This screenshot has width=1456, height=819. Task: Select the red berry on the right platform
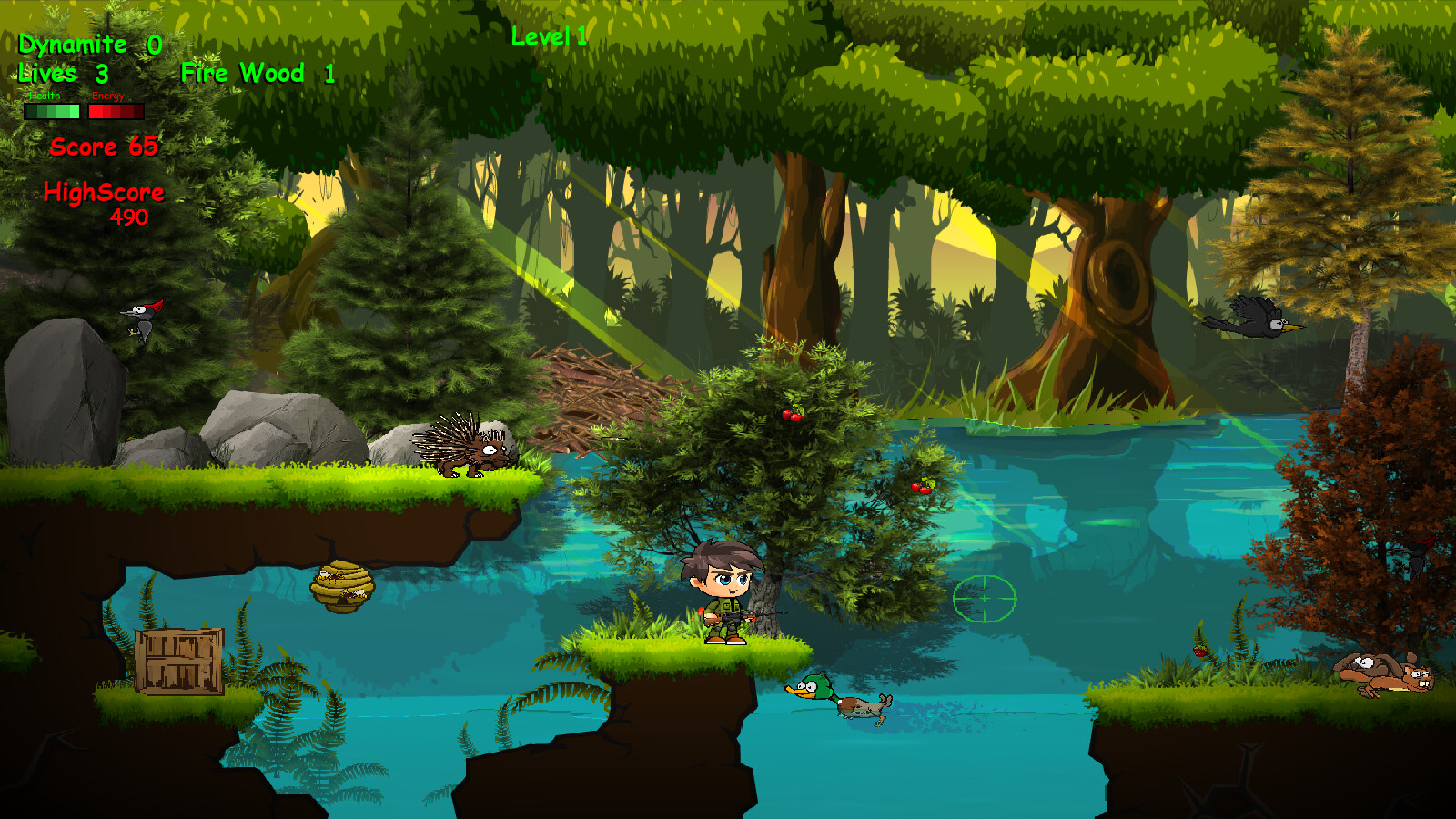(x=1198, y=653)
